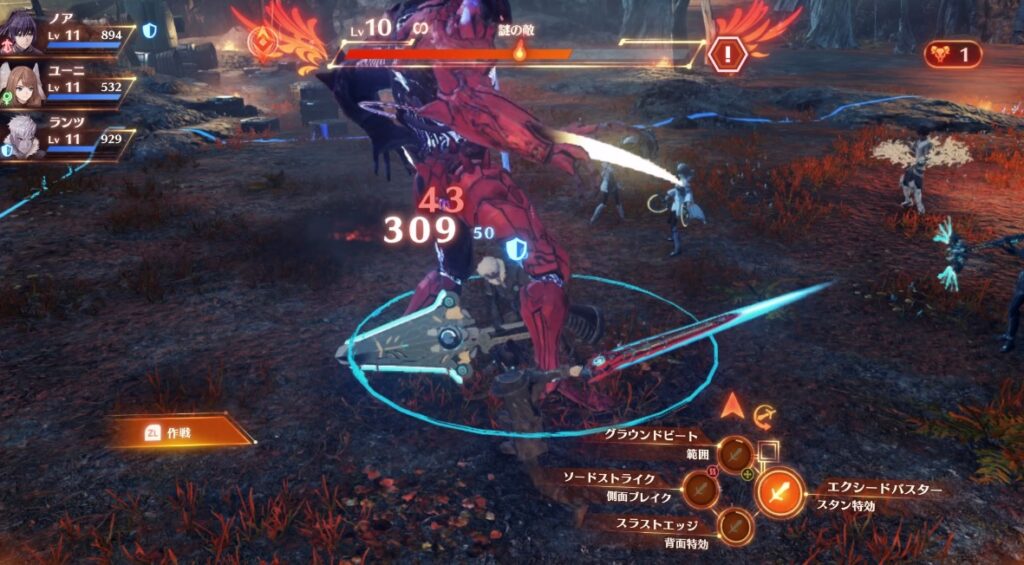Select ノア's party portrait
This screenshot has width=1024, height=565.
coord(22,35)
